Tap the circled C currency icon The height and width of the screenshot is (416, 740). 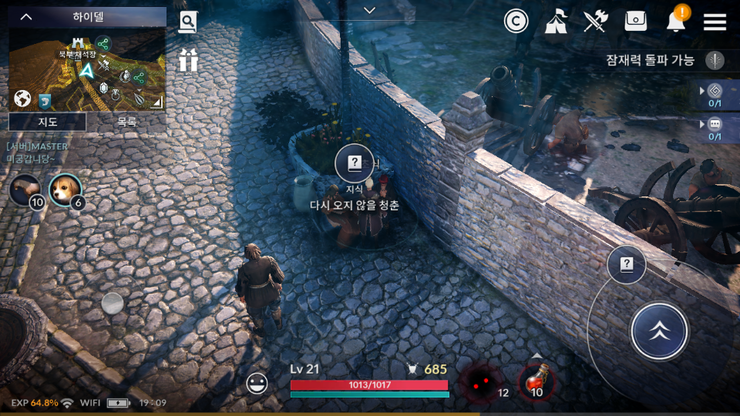pos(516,21)
